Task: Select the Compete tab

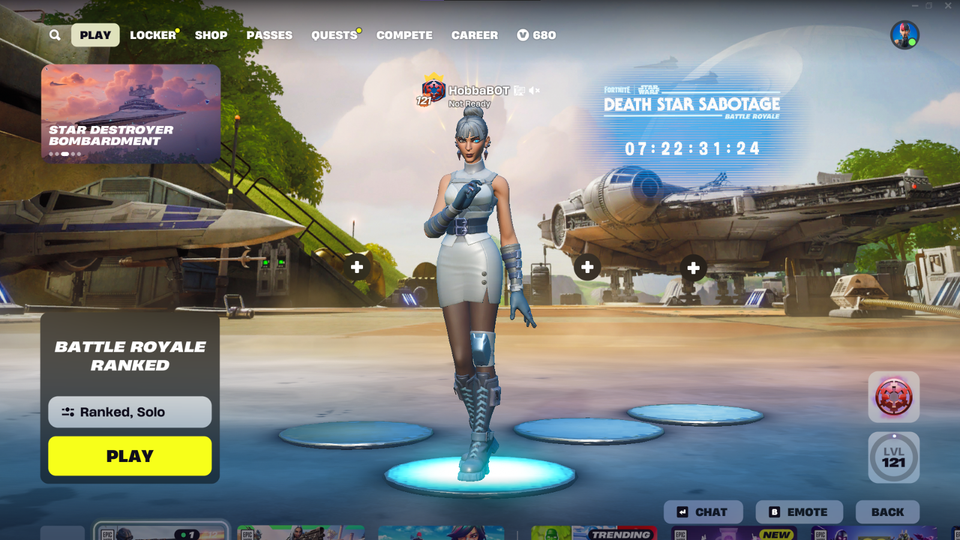Action: (x=404, y=35)
